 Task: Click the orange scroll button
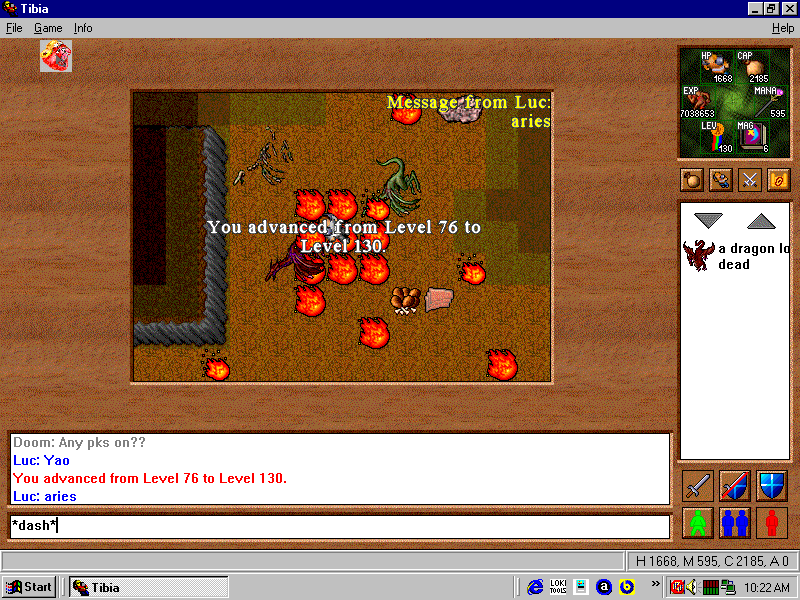778,180
